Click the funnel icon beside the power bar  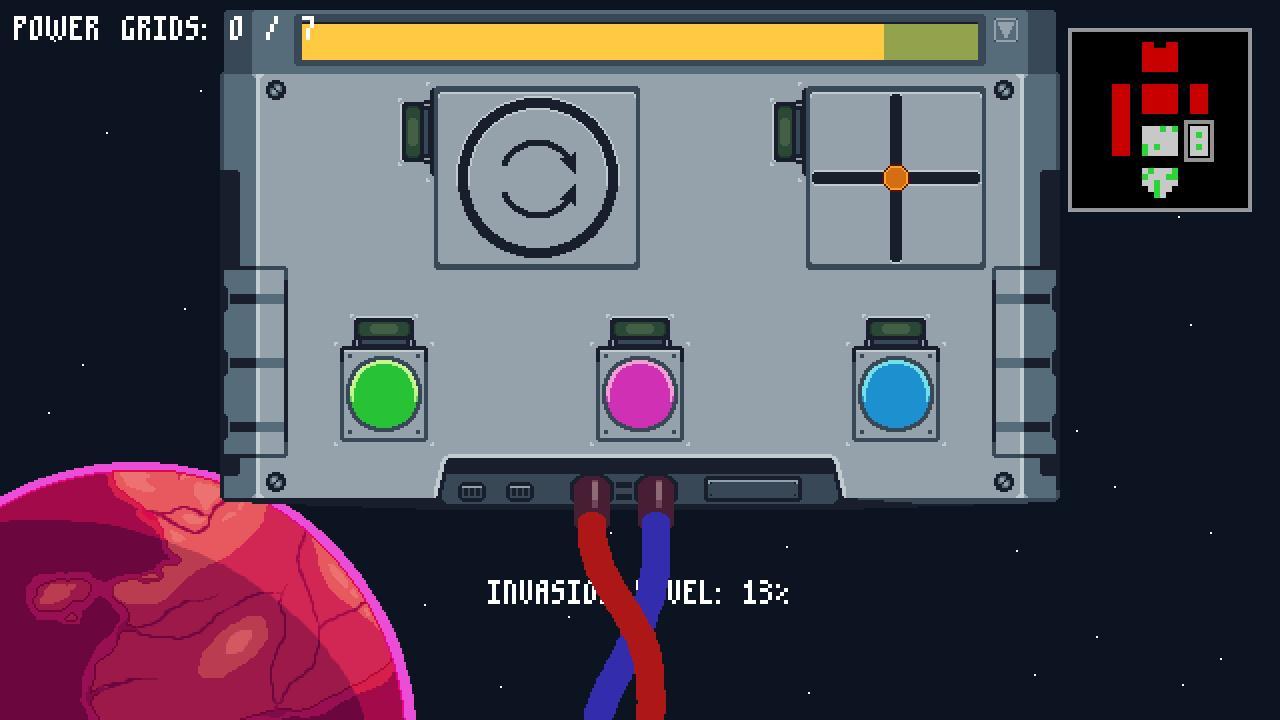tap(1004, 31)
